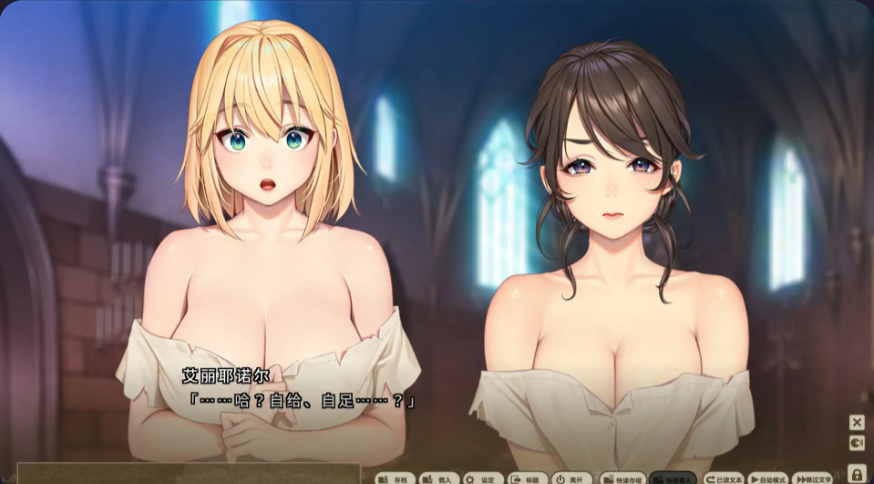Screen dimensions: 874x484
Task: Open the 存档 save menu
Action: point(395,478)
